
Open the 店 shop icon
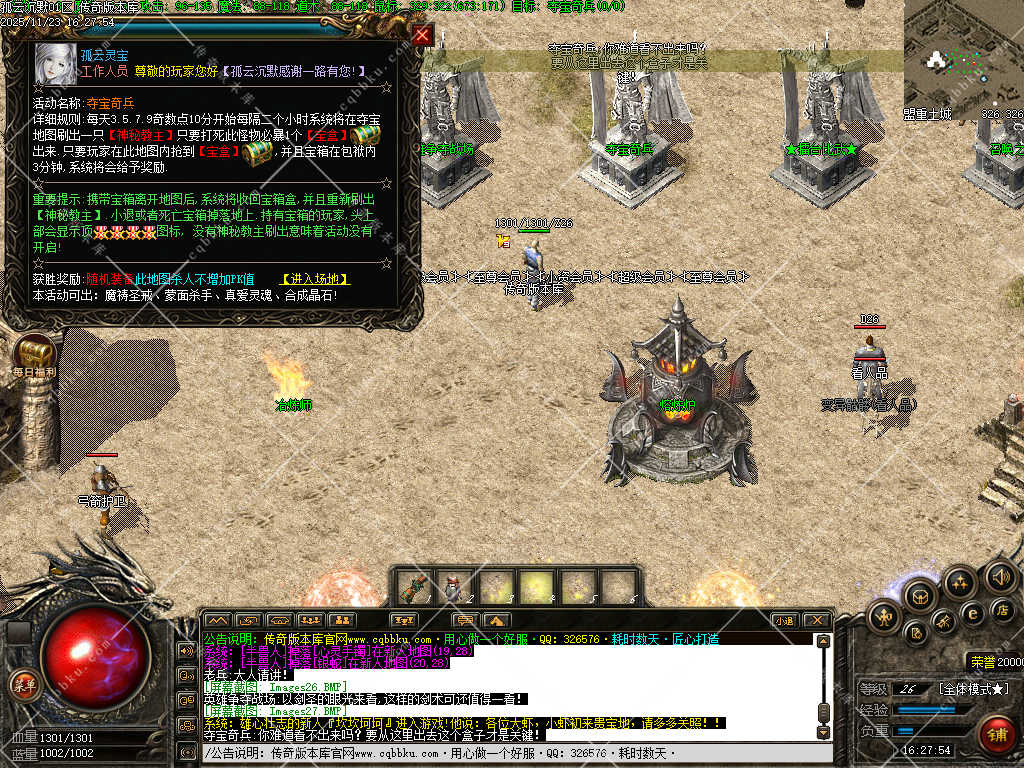[x=1001, y=609]
